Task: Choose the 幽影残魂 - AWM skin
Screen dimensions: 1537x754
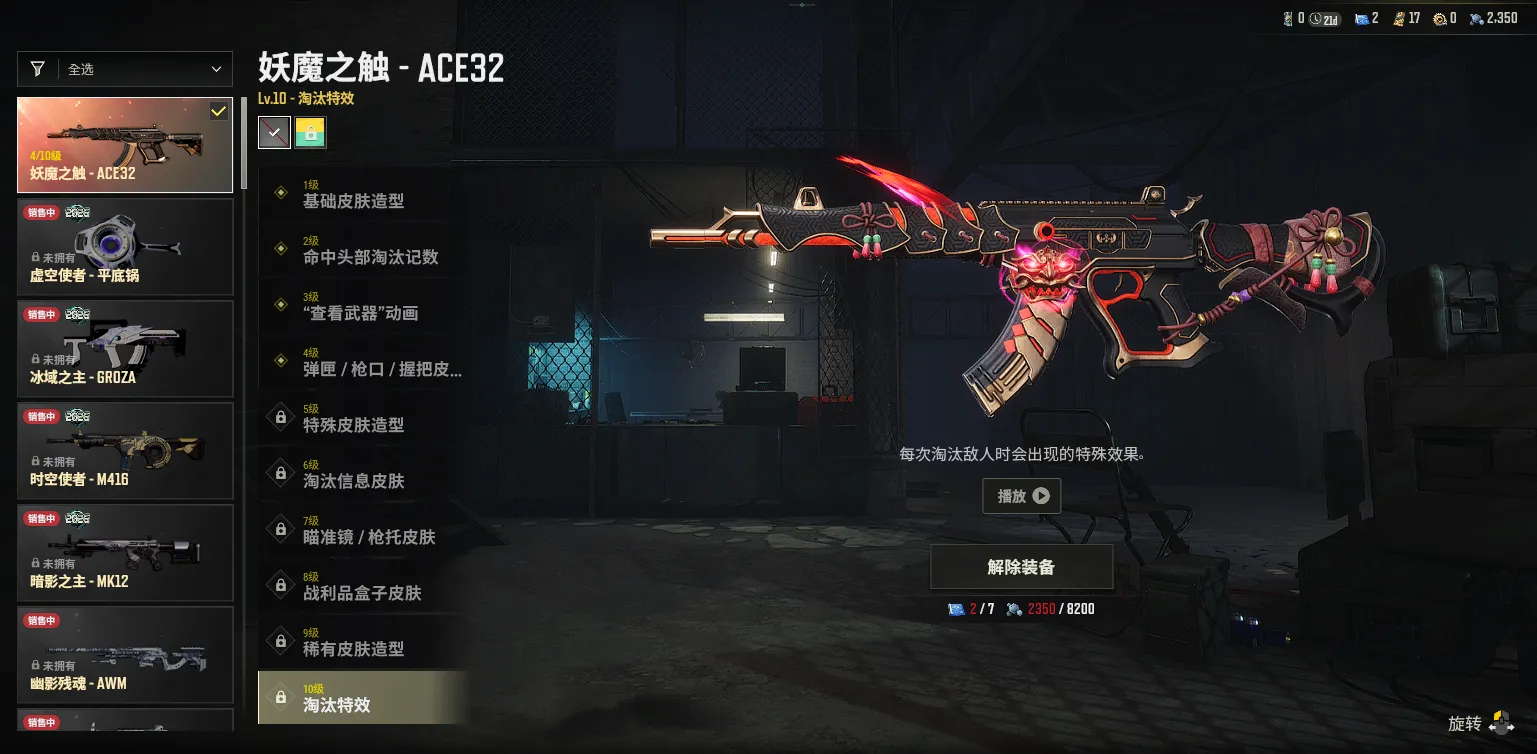Action: point(125,655)
